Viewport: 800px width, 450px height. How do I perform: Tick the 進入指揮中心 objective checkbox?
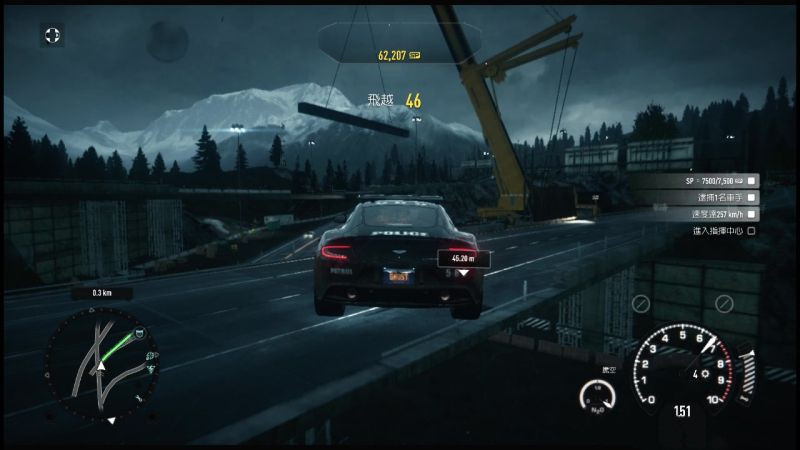[752, 231]
